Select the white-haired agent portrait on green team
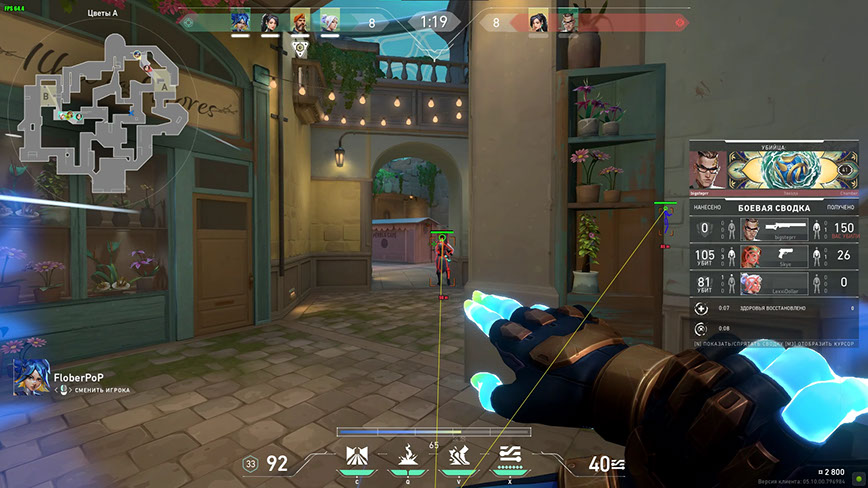Viewport: 868px width, 488px height. [330, 22]
